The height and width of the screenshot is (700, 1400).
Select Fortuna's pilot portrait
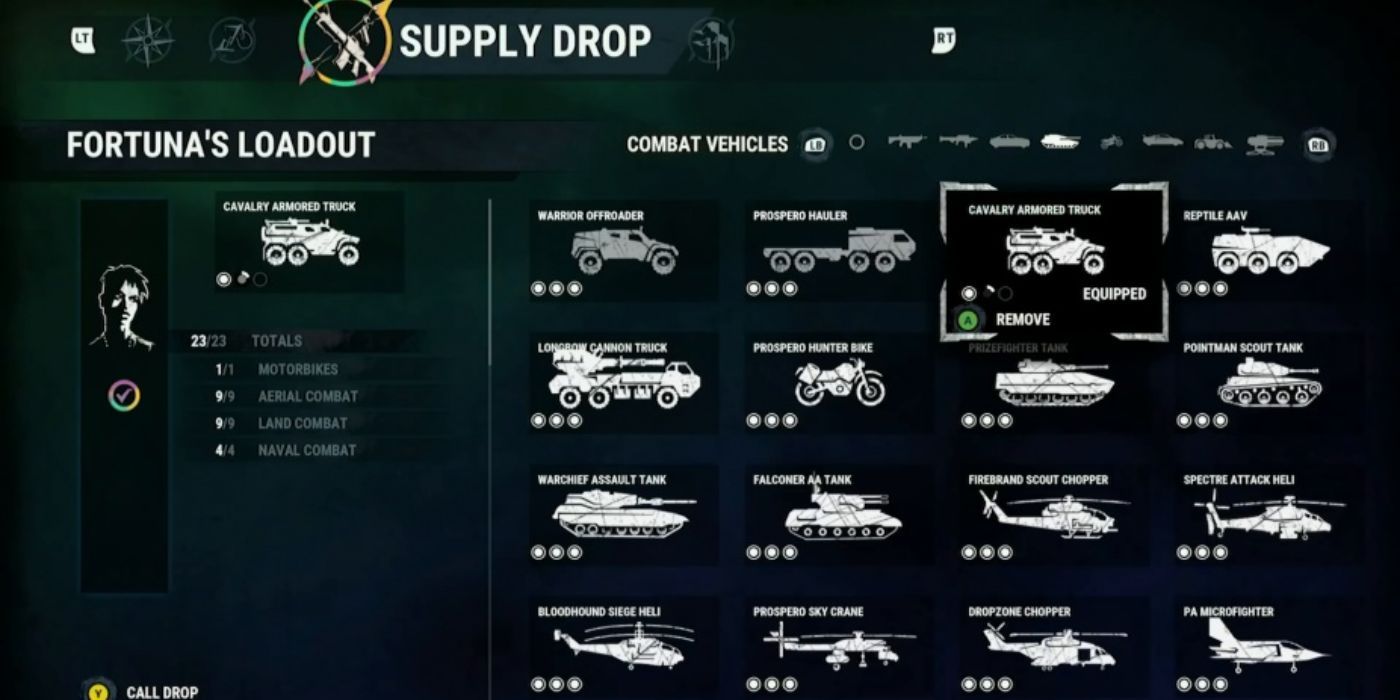coord(124,308)
